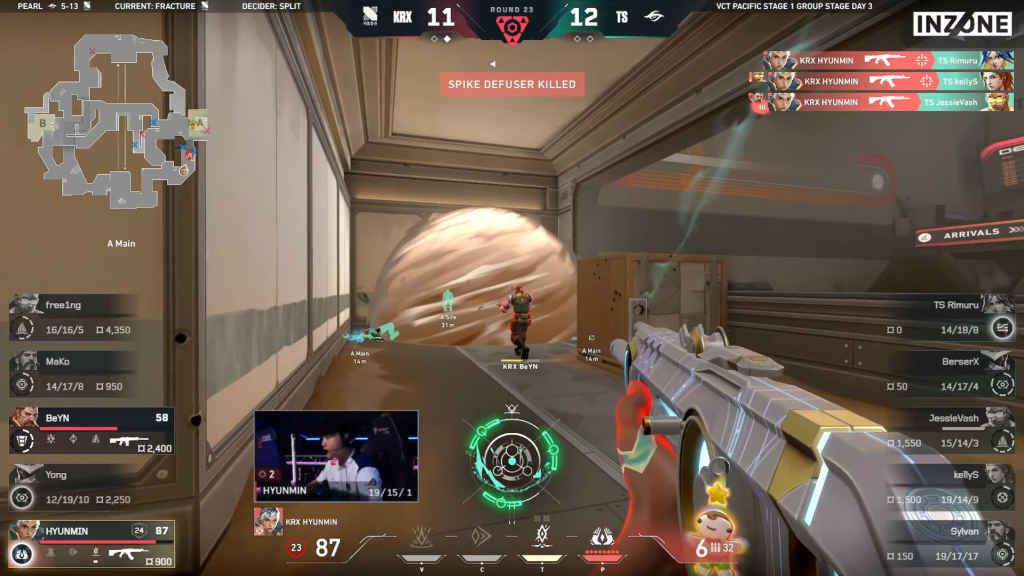This screenshot has width=1024, height=576.
Task: Click the INZONE sponsor logo
Action: coord(962,25)
